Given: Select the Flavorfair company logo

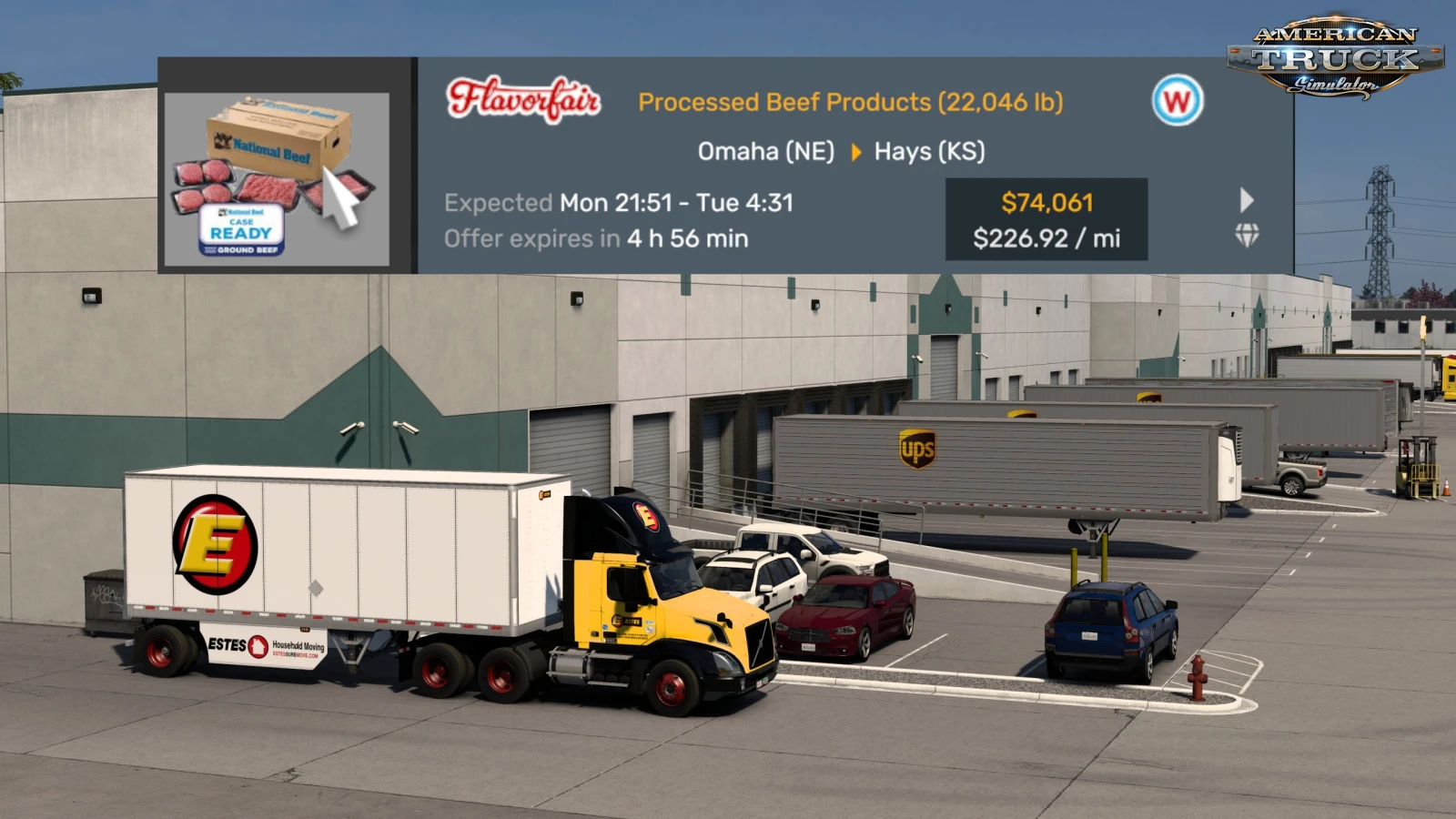Looking at the screenshot, I should pyautogui.click(x=523, y=100).
